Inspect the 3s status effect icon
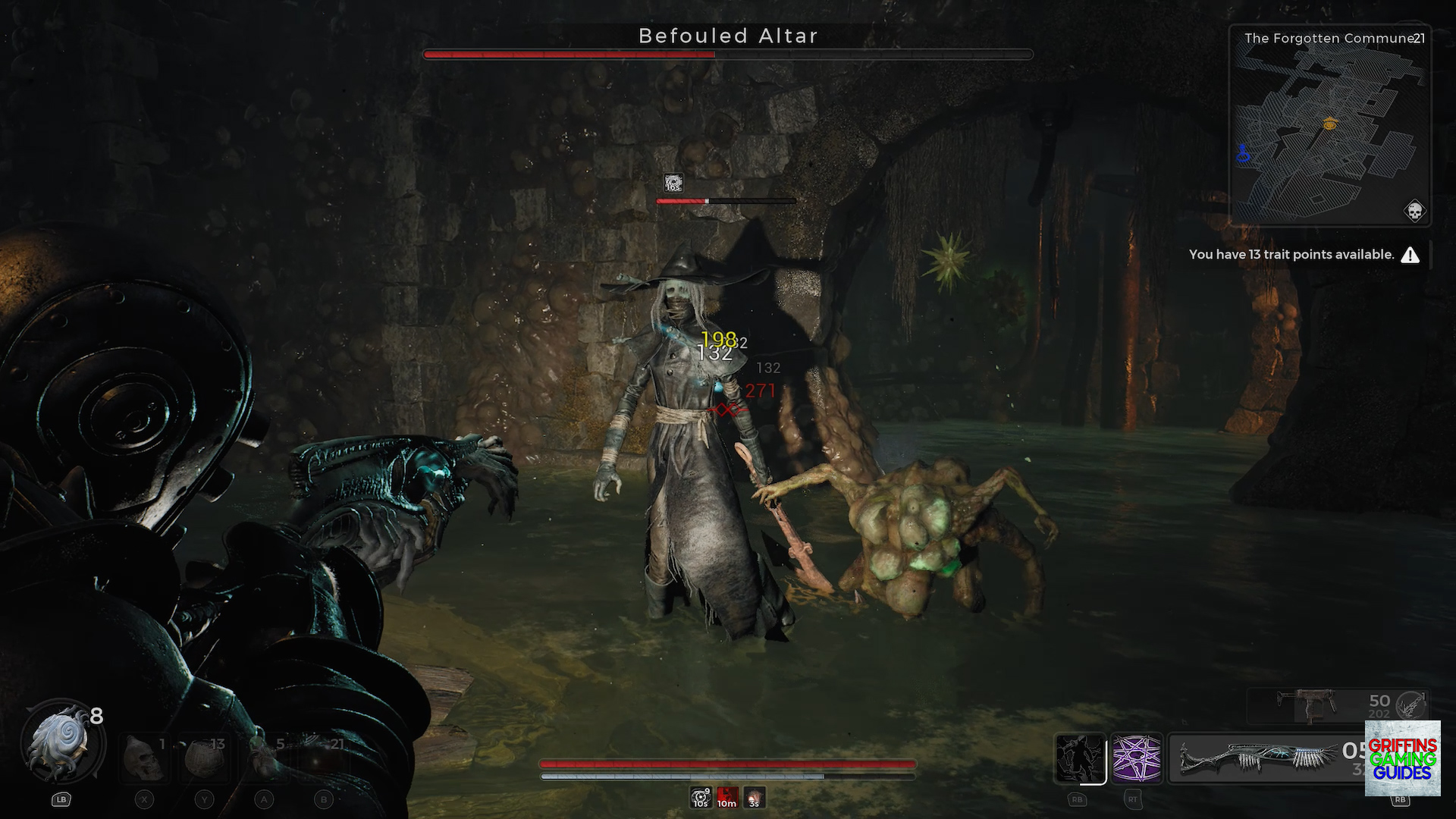This screenshot has height=819, width=1456. 754,798
